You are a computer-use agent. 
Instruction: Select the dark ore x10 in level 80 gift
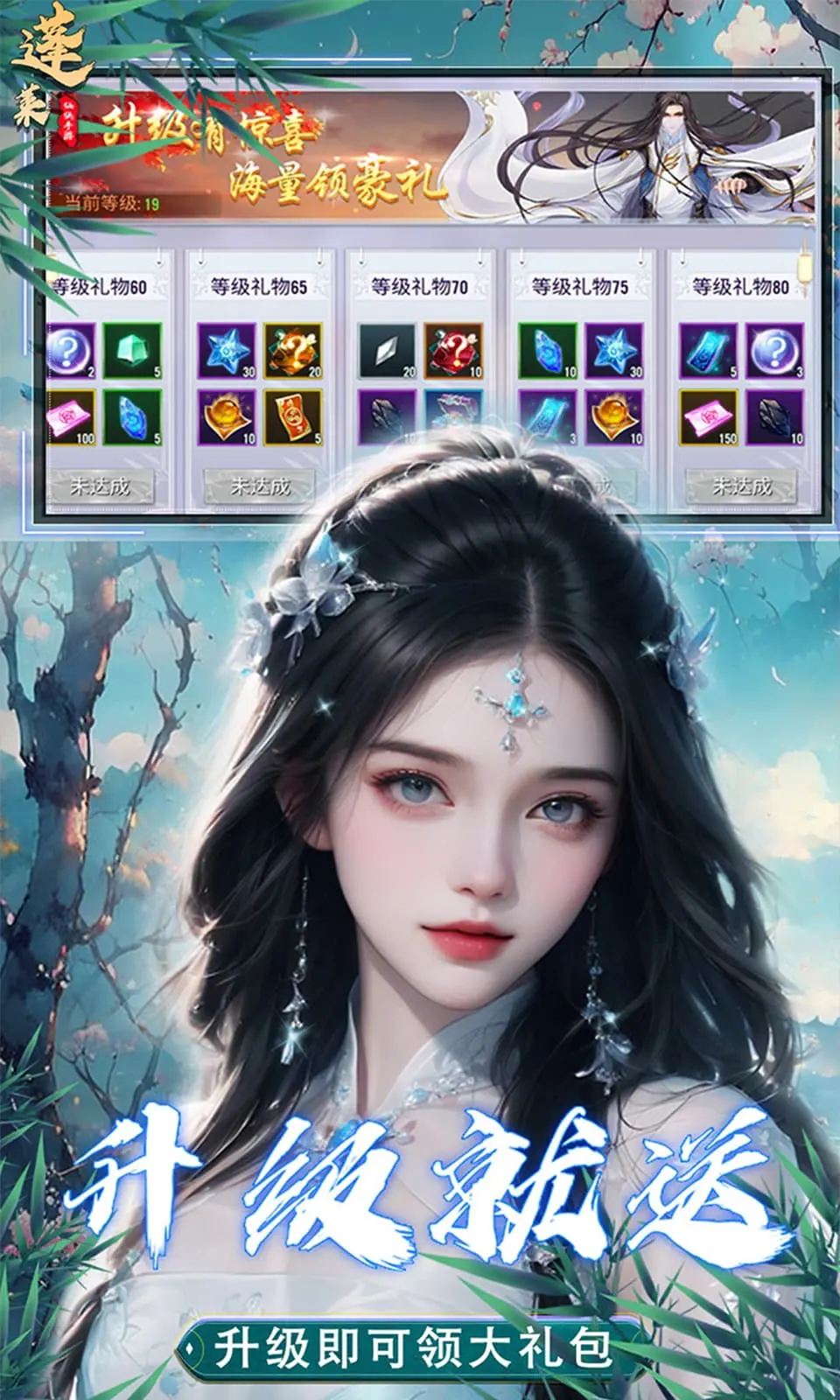click(x=775, y=417)
